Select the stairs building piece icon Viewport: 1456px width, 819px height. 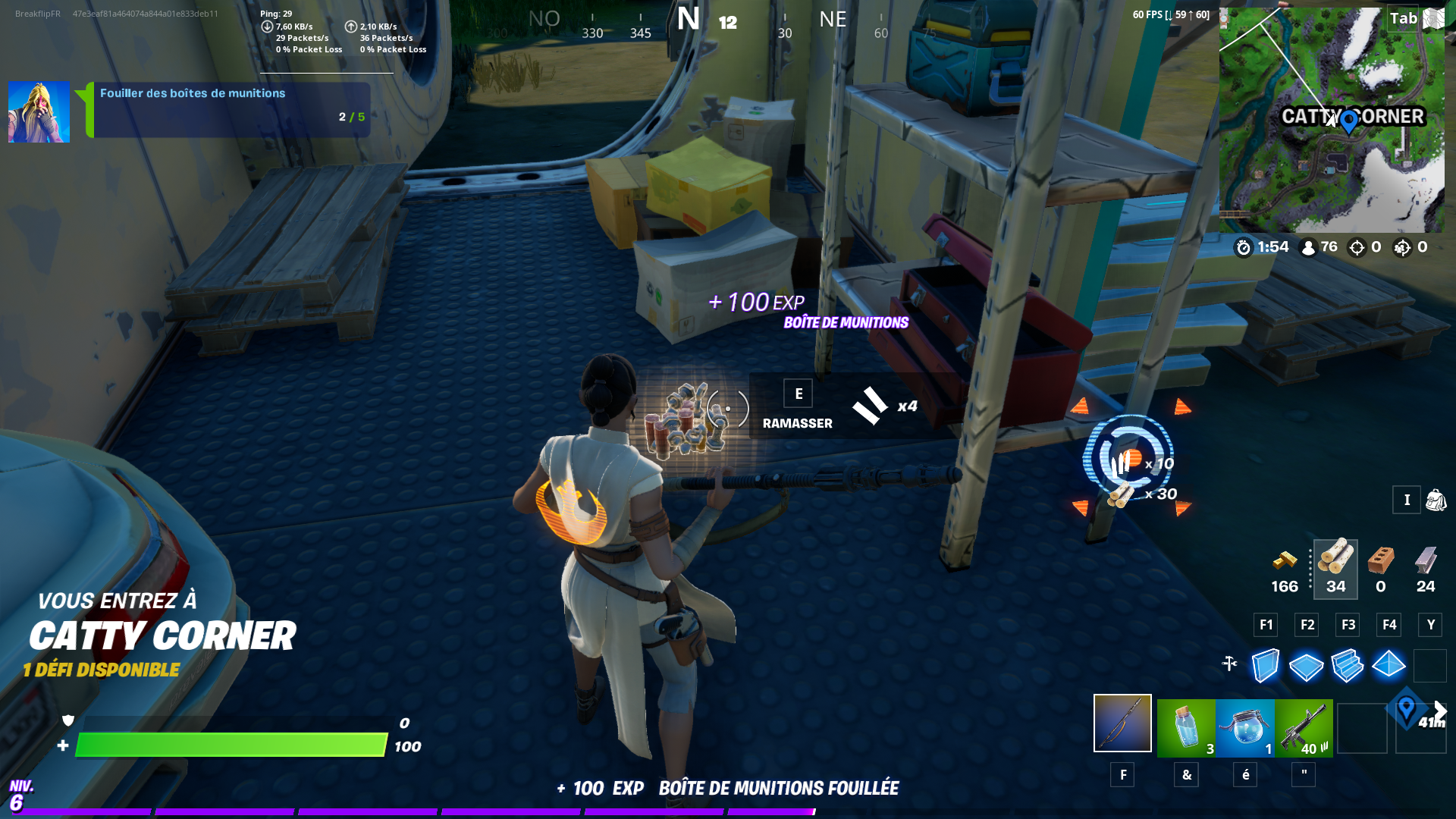point(1347,666)
